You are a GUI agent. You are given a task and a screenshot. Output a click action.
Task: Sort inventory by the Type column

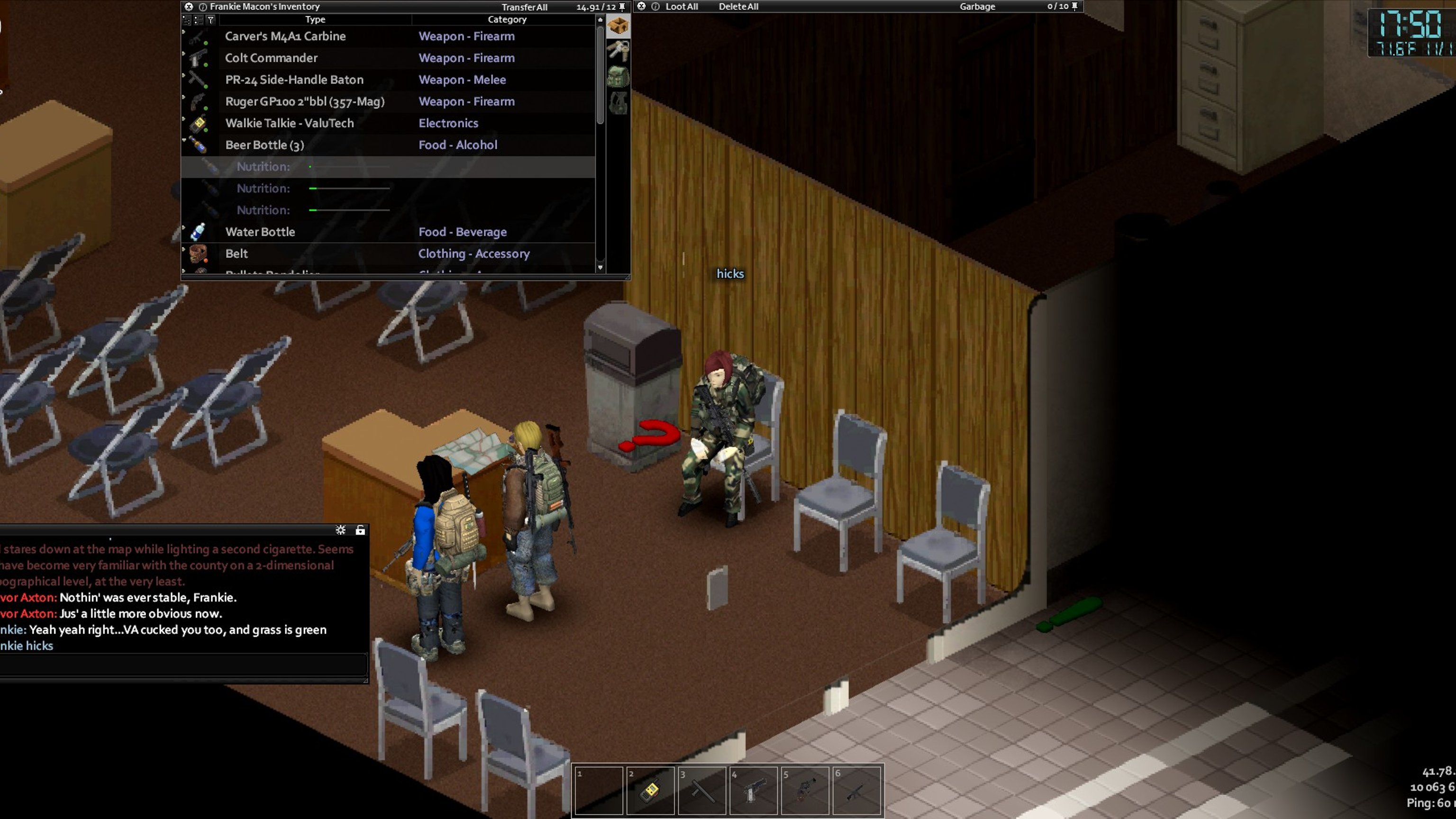pyautogui.click(x=315, y=20)
